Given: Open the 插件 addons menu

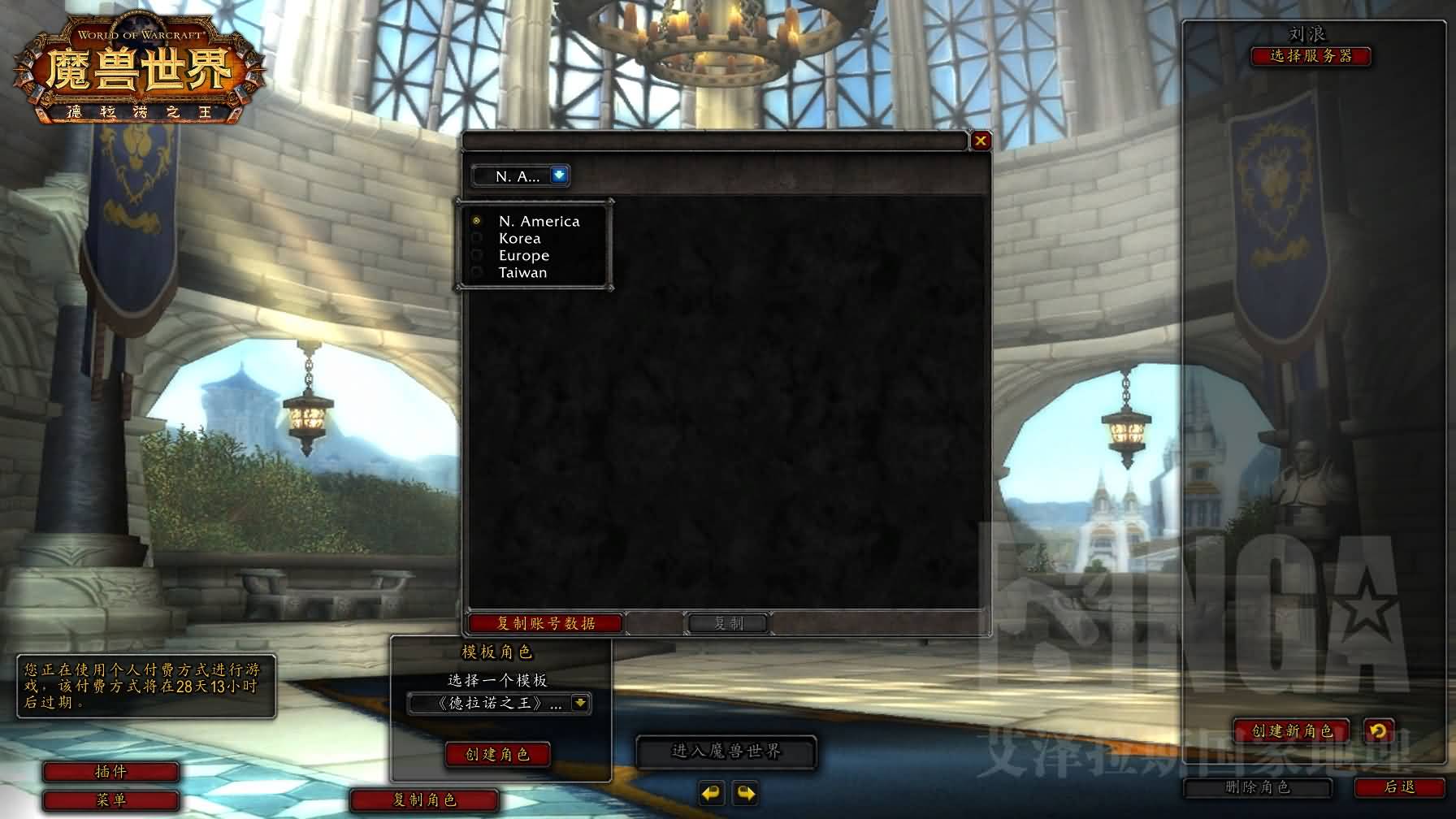Looking at the screenshot, I should [x=110, y=771].
